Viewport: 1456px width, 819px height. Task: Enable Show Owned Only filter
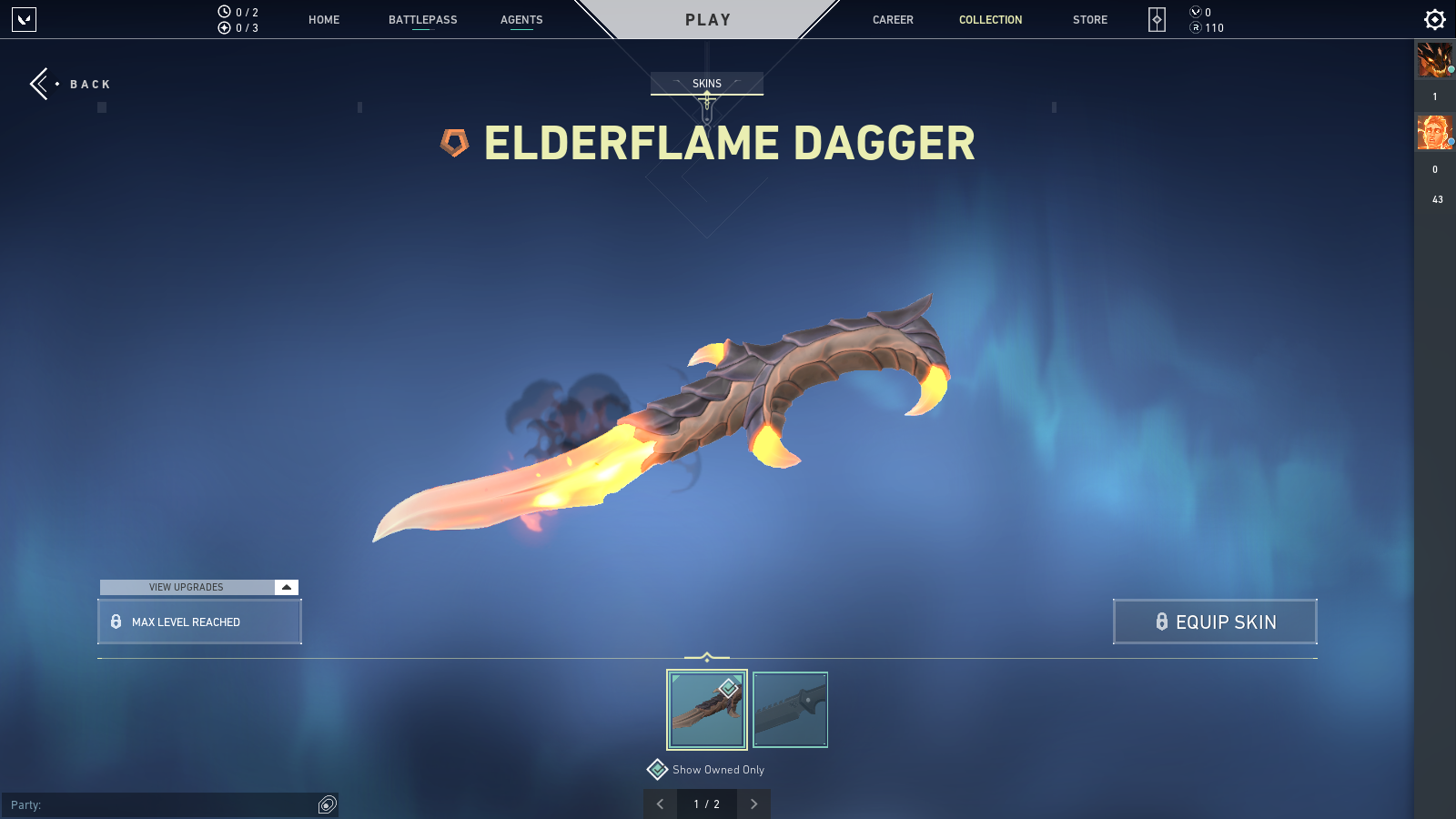click(657, 769)
